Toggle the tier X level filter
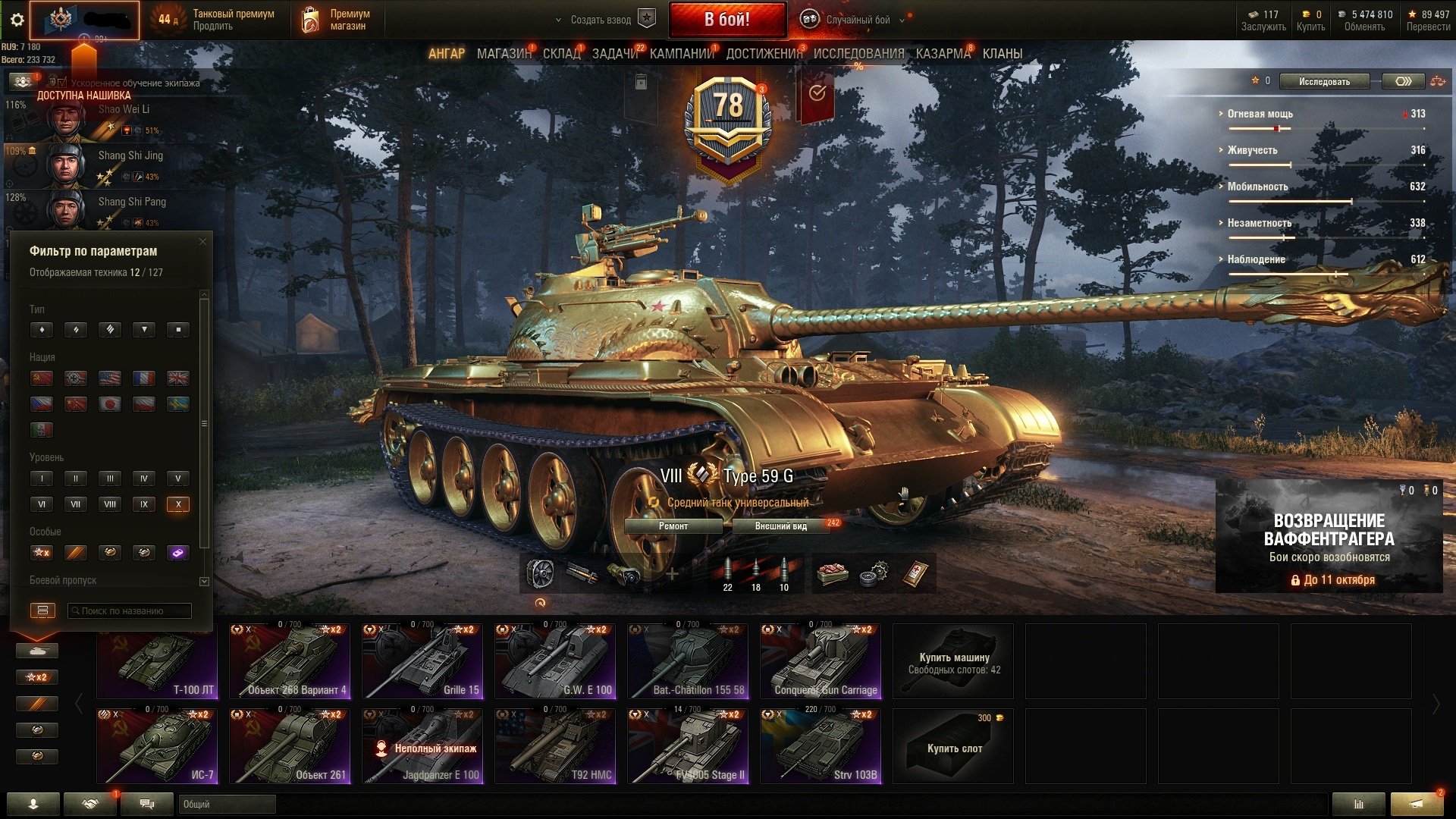The image size is (1456, 819). pos(178,504)
